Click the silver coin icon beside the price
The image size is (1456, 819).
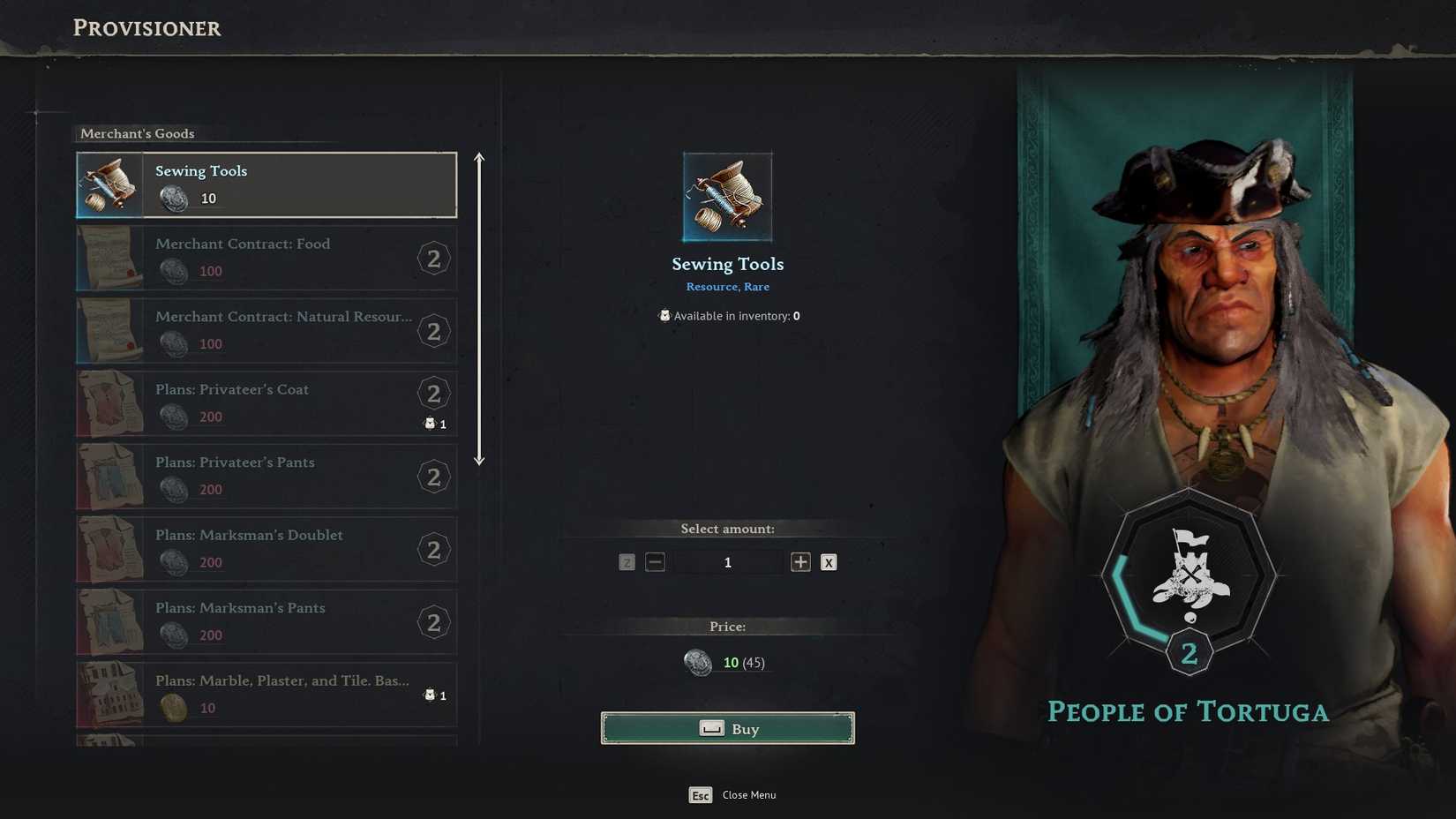(x=699, y=663)
